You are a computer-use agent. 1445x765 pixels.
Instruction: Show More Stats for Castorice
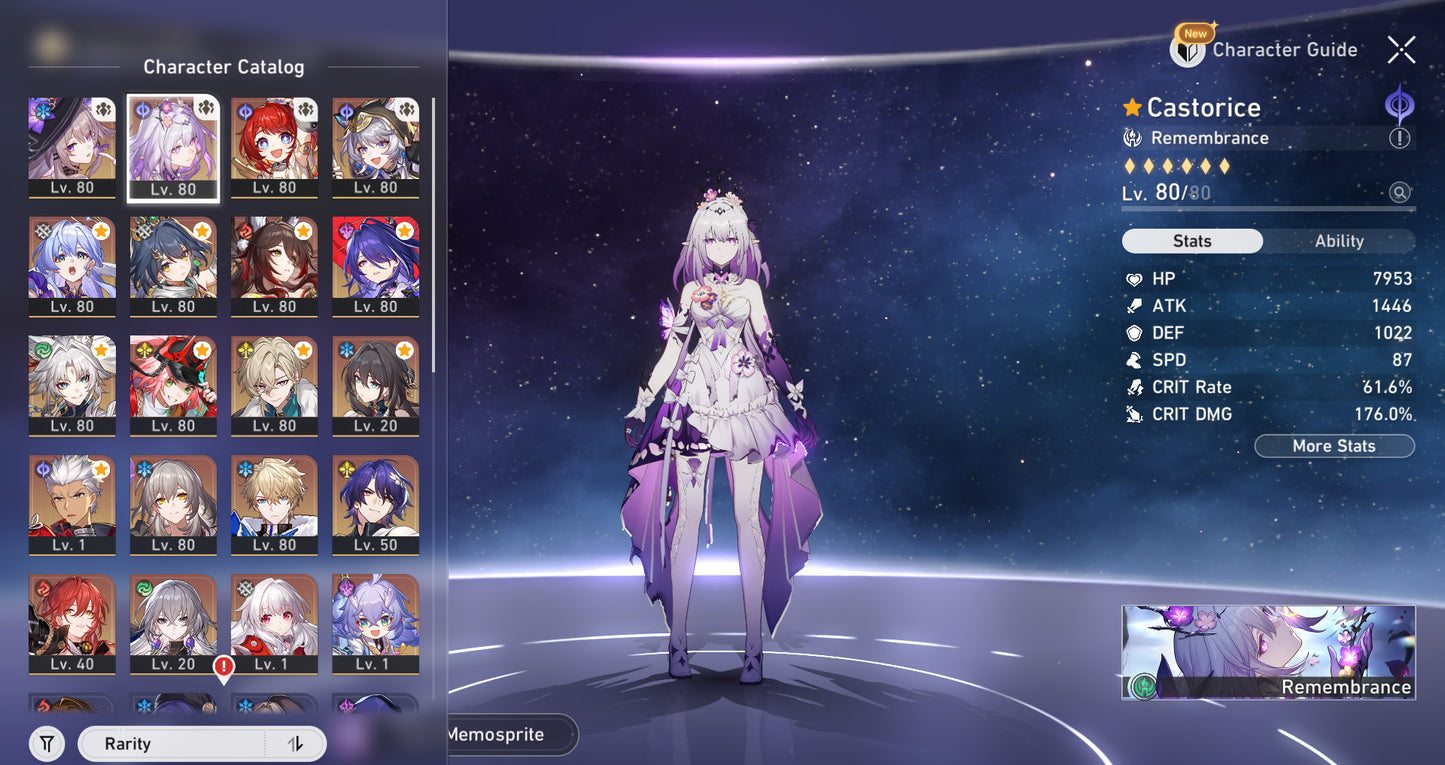(x=1334, y=446)
